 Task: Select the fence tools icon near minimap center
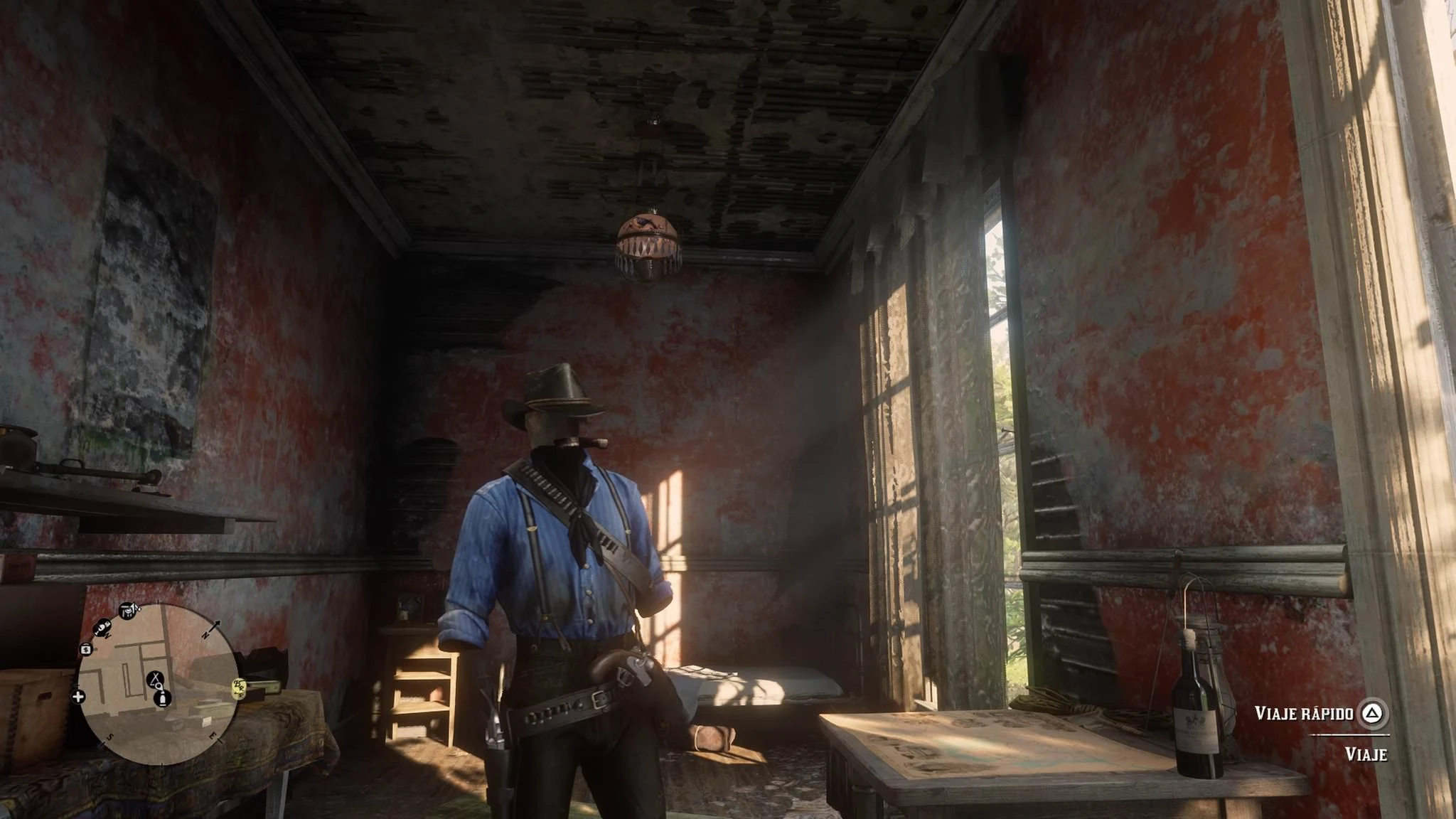(155, 680)
